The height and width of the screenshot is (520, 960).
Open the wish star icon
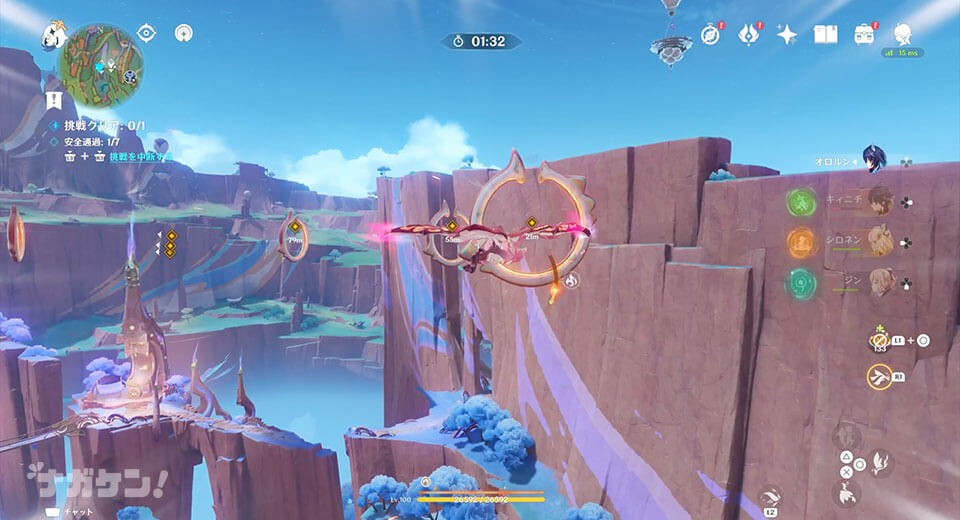click(x=787, y=35)
